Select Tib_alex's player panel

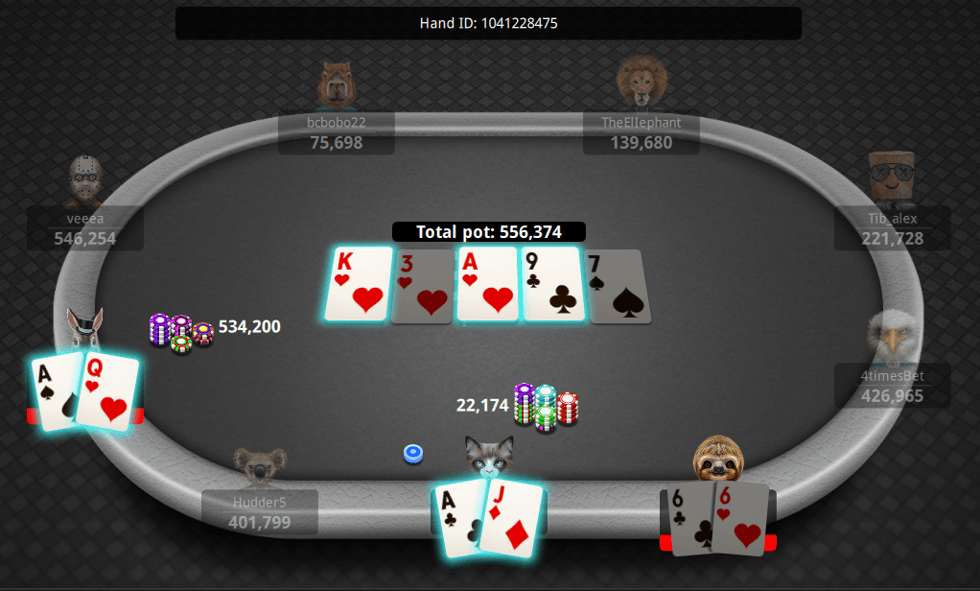pos(892,228)
